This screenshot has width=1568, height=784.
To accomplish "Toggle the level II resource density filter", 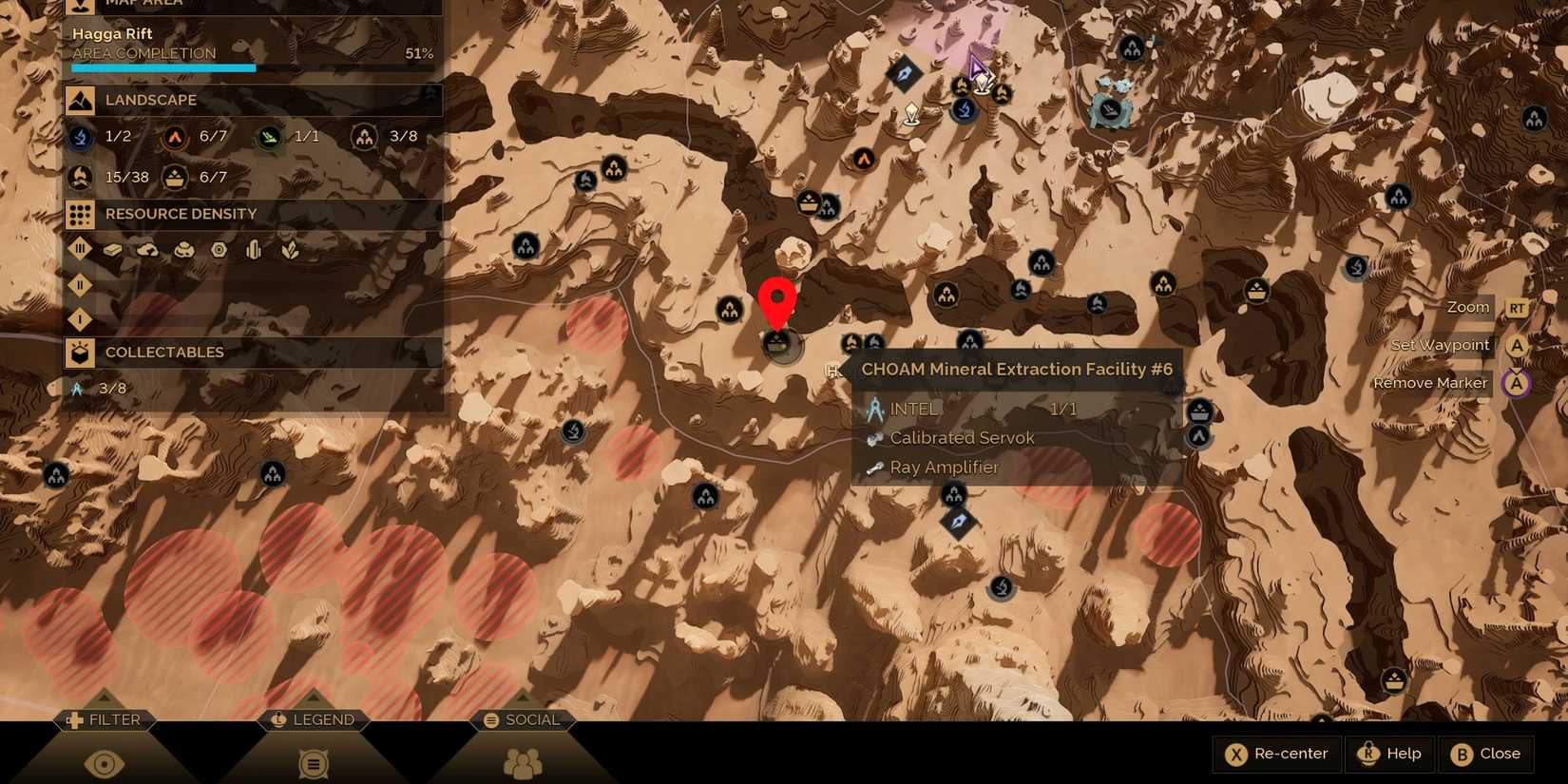I will pyautogui.click(x=80, y=285).
